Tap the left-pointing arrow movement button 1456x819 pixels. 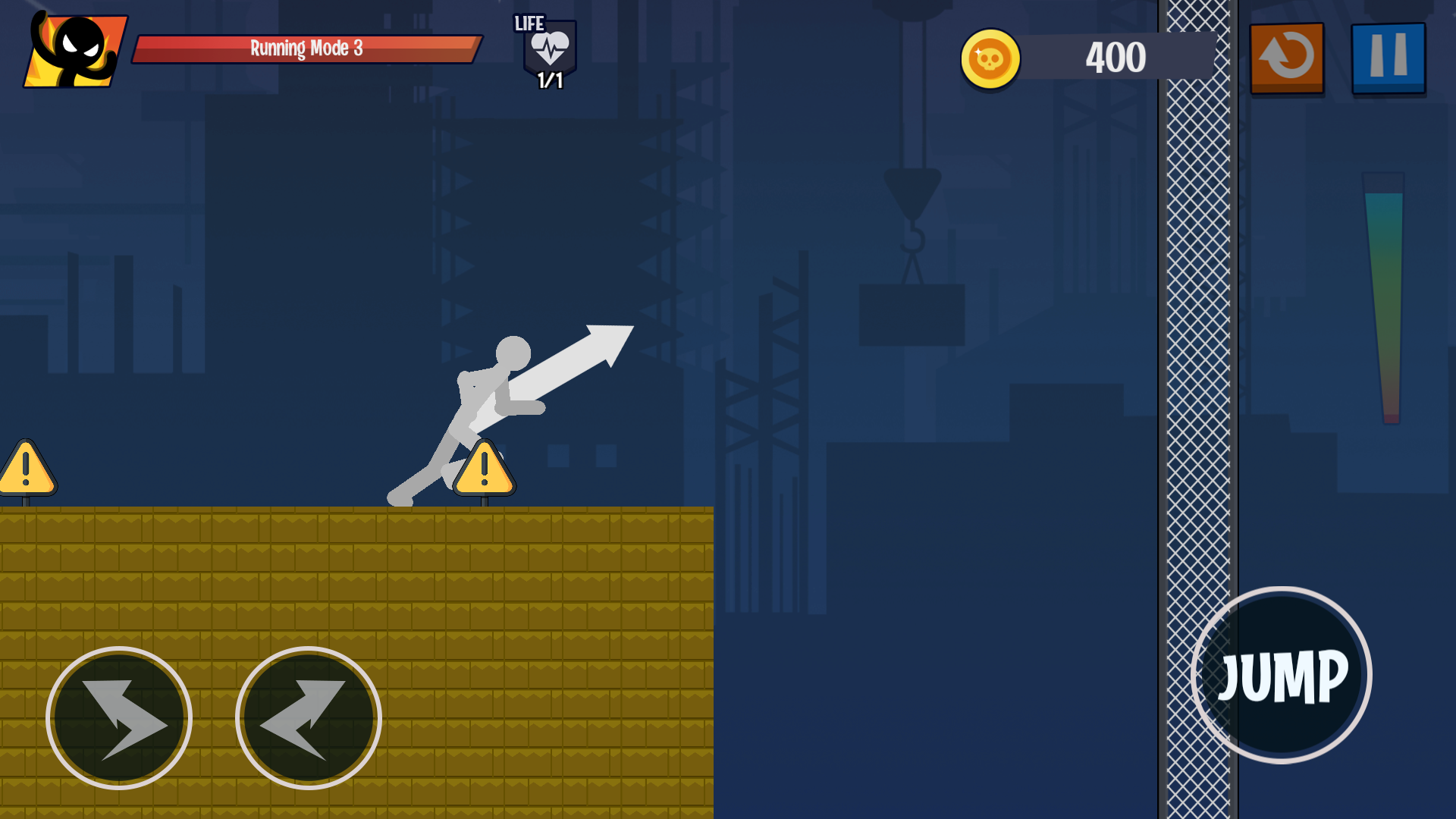click(309, 718)
